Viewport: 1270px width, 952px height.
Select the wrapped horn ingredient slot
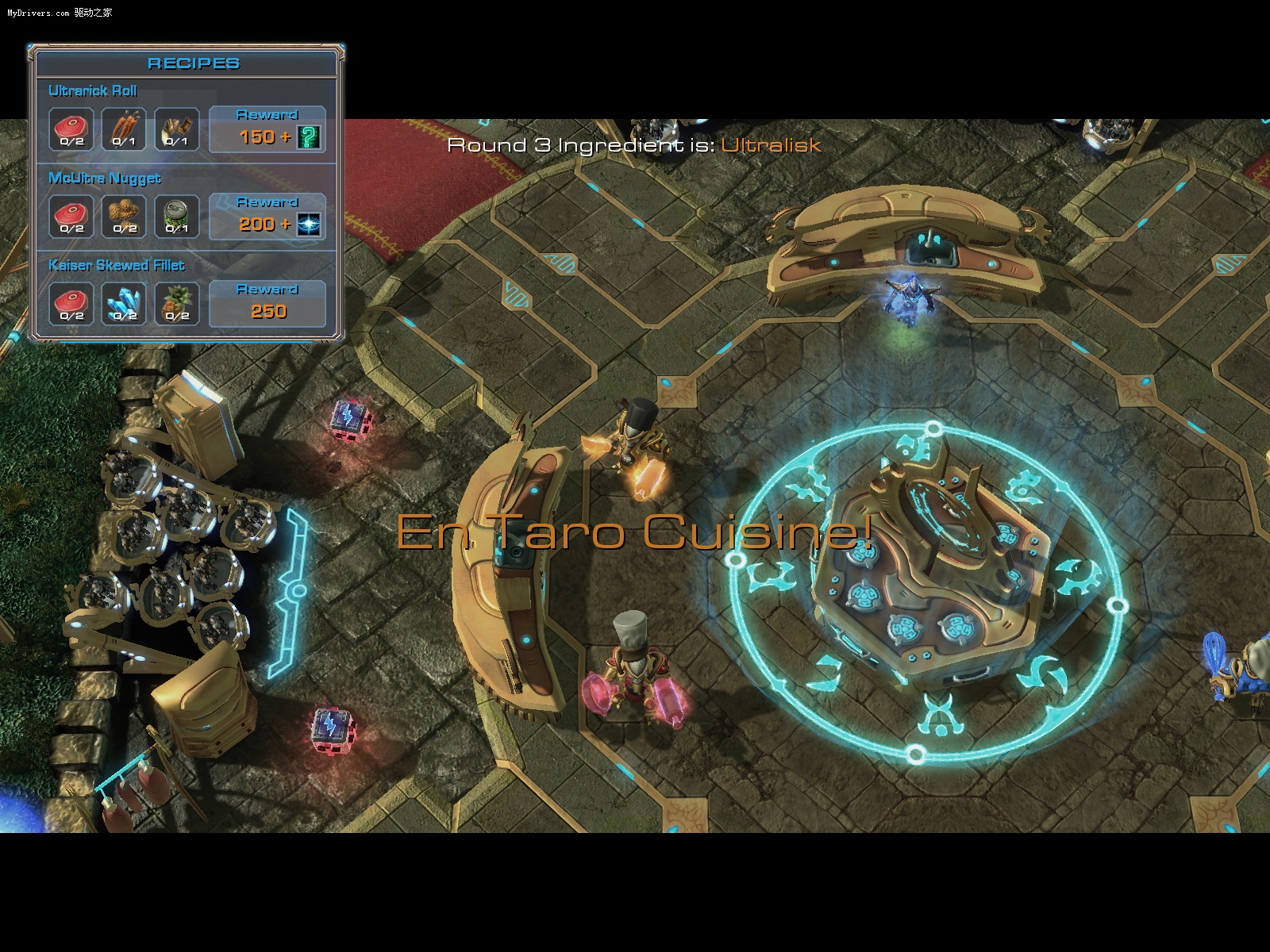click(176, 129)
